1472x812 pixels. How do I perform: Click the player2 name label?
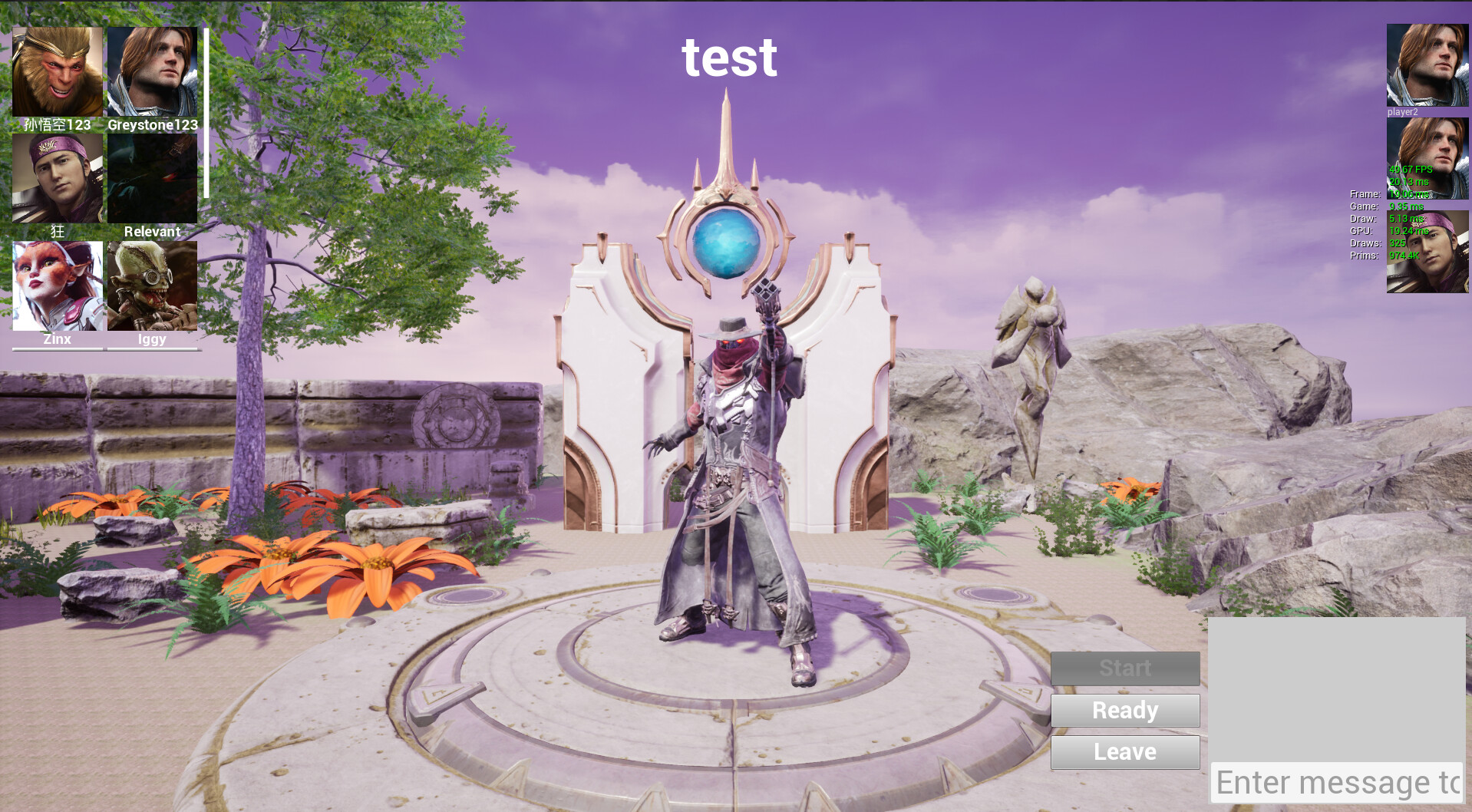(1404, 111)
